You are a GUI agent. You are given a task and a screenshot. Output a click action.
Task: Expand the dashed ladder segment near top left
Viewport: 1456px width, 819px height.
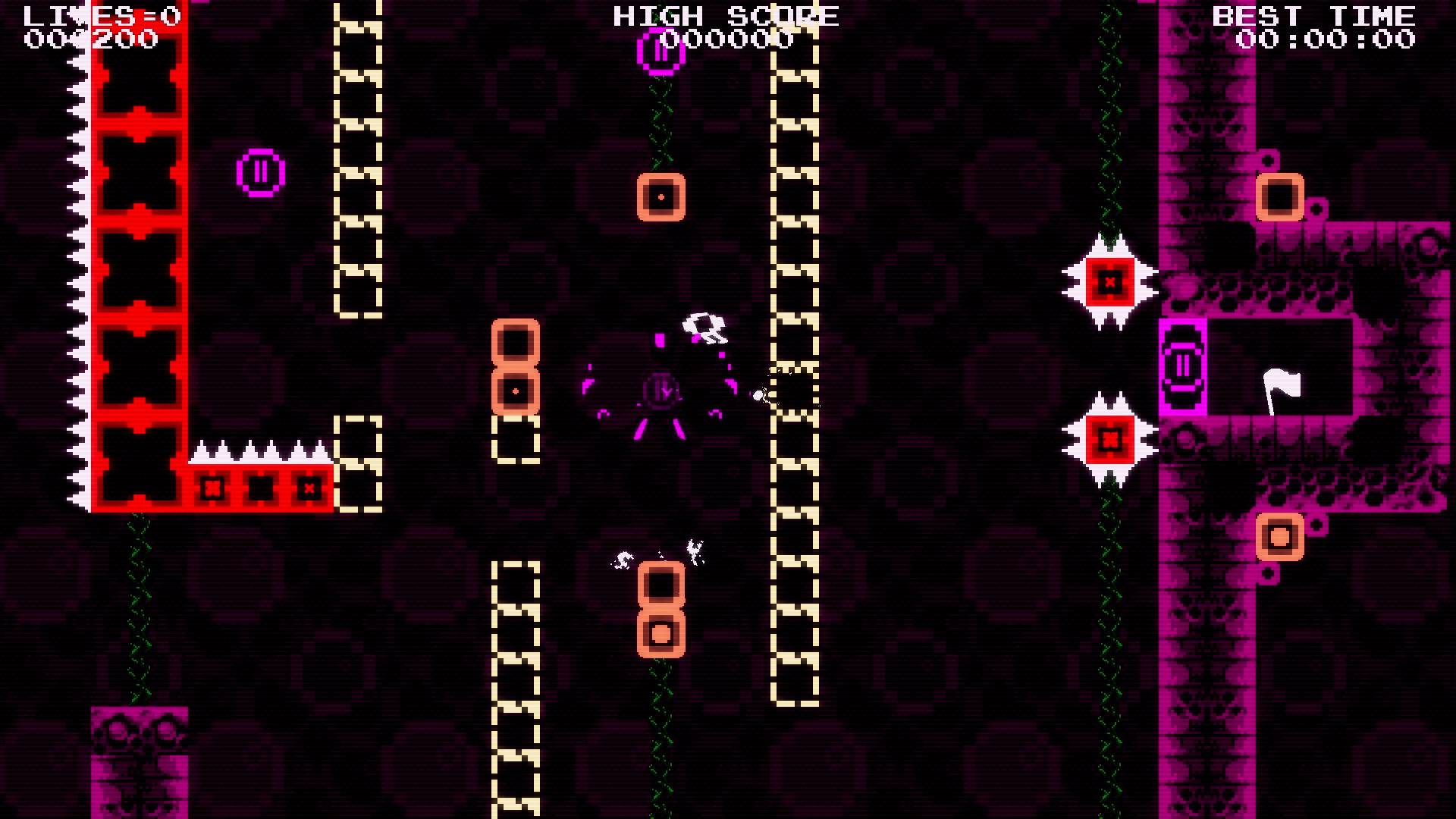(357, 152)
